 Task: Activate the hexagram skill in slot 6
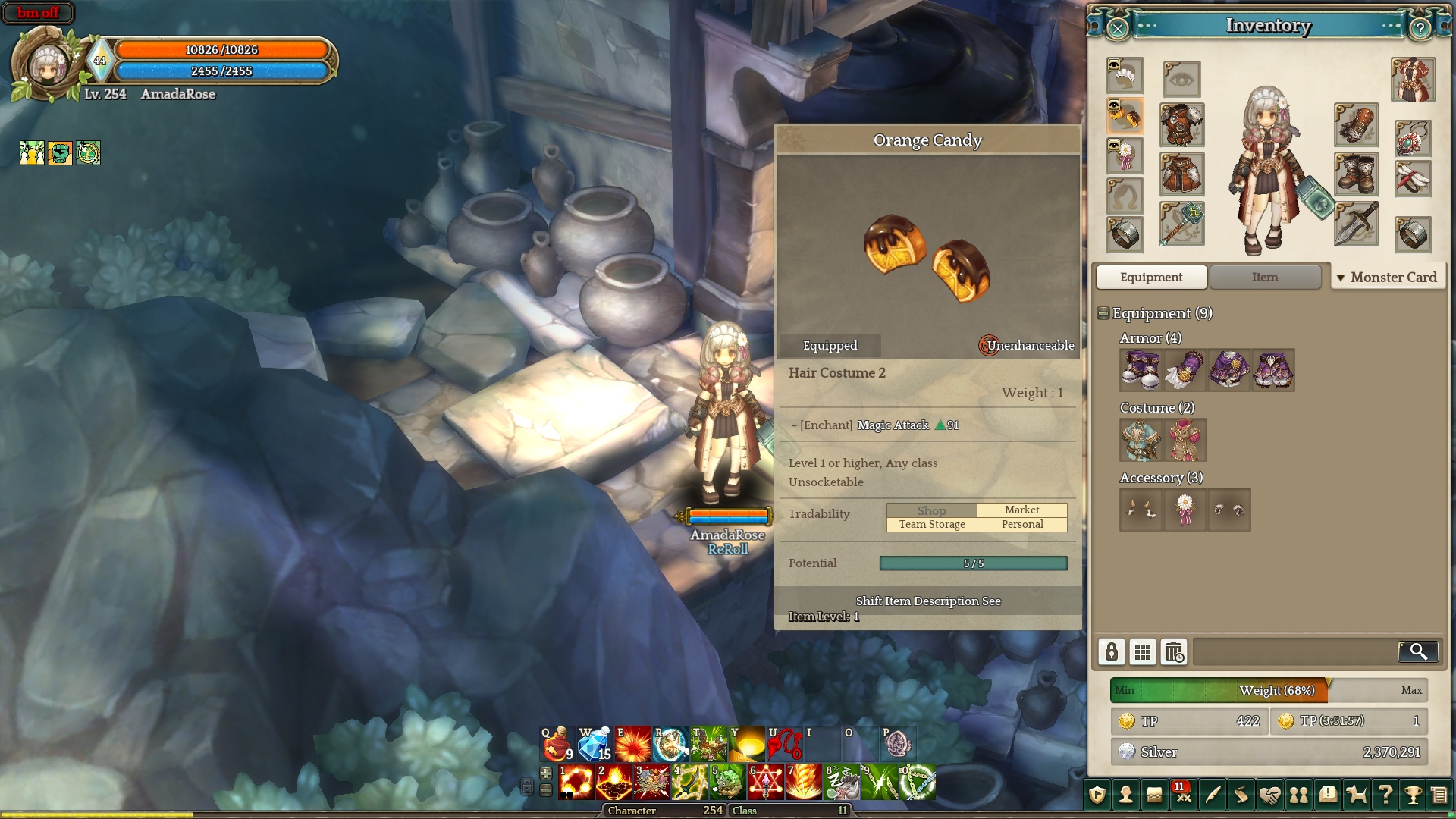pos(765,783)
